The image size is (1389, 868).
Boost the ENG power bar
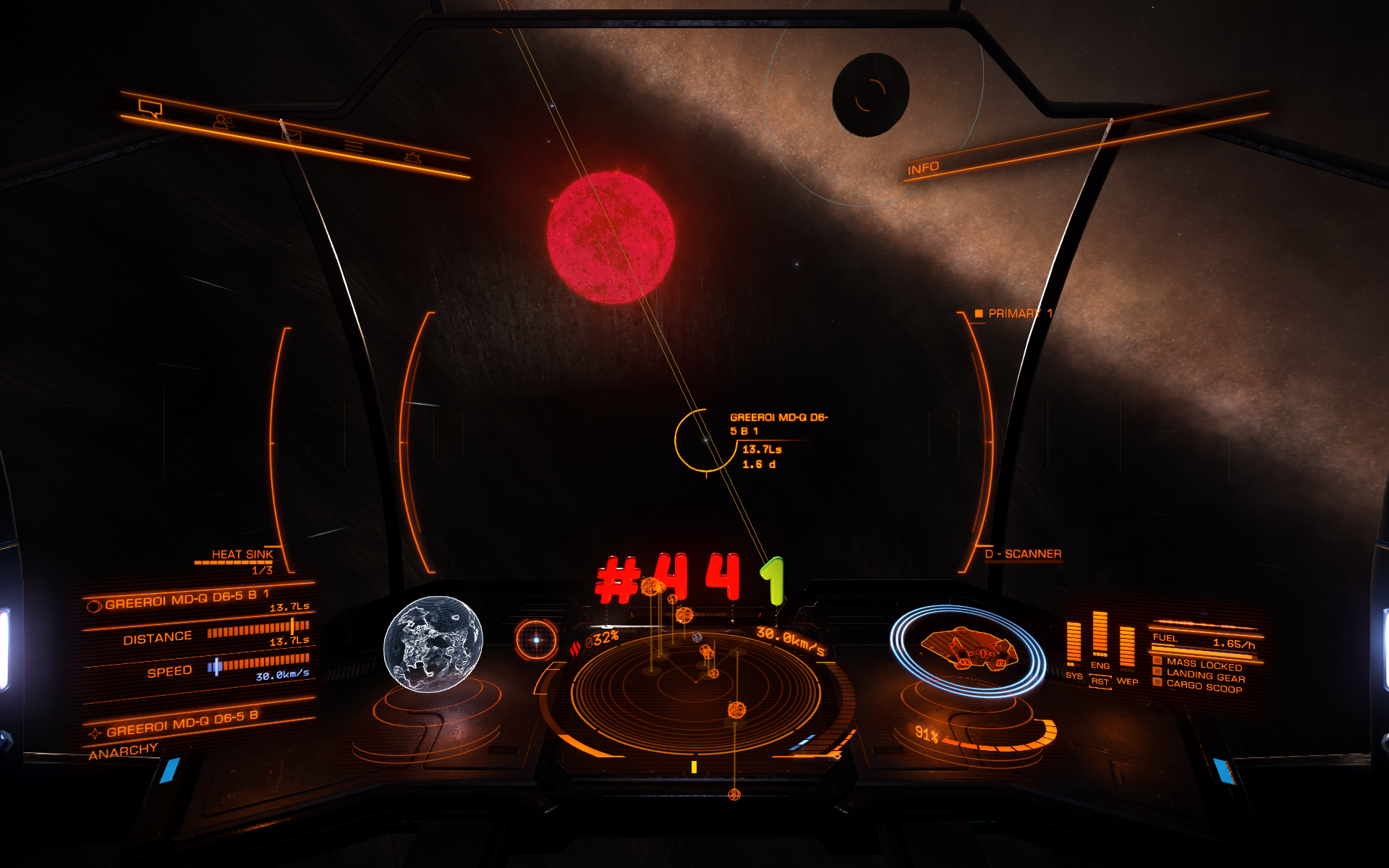[1100, 634]
